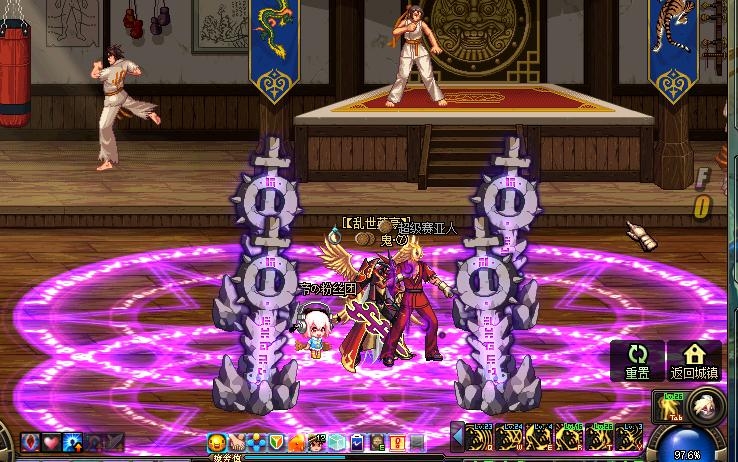Select the red gem buff icon
Image resolution: width=738 pixels, height=462 pixels.
[x=30, y=442]
